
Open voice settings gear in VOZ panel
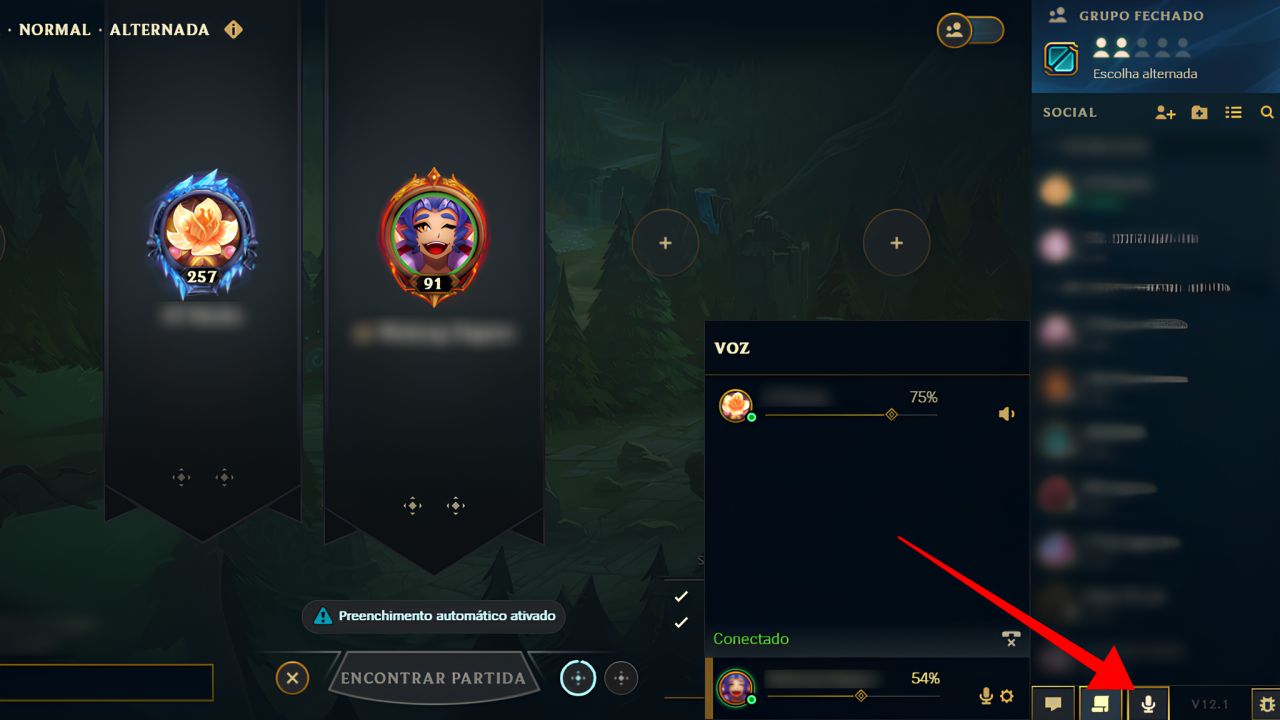click(1005, 695)
